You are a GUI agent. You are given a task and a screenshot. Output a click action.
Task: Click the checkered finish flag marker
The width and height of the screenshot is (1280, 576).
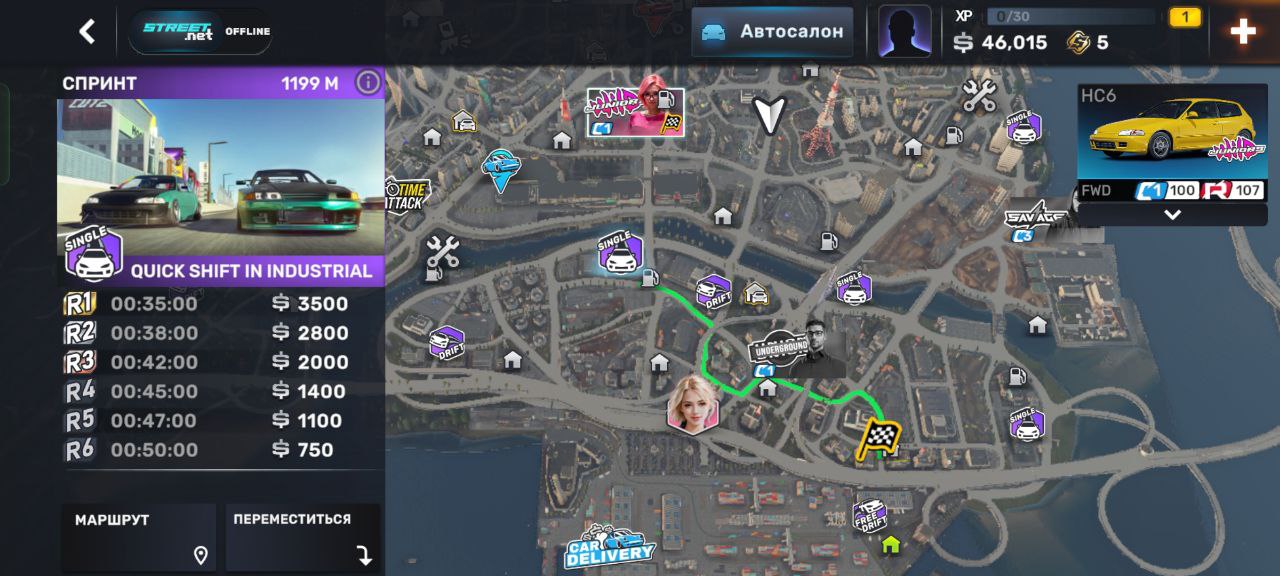coord(878,439)
